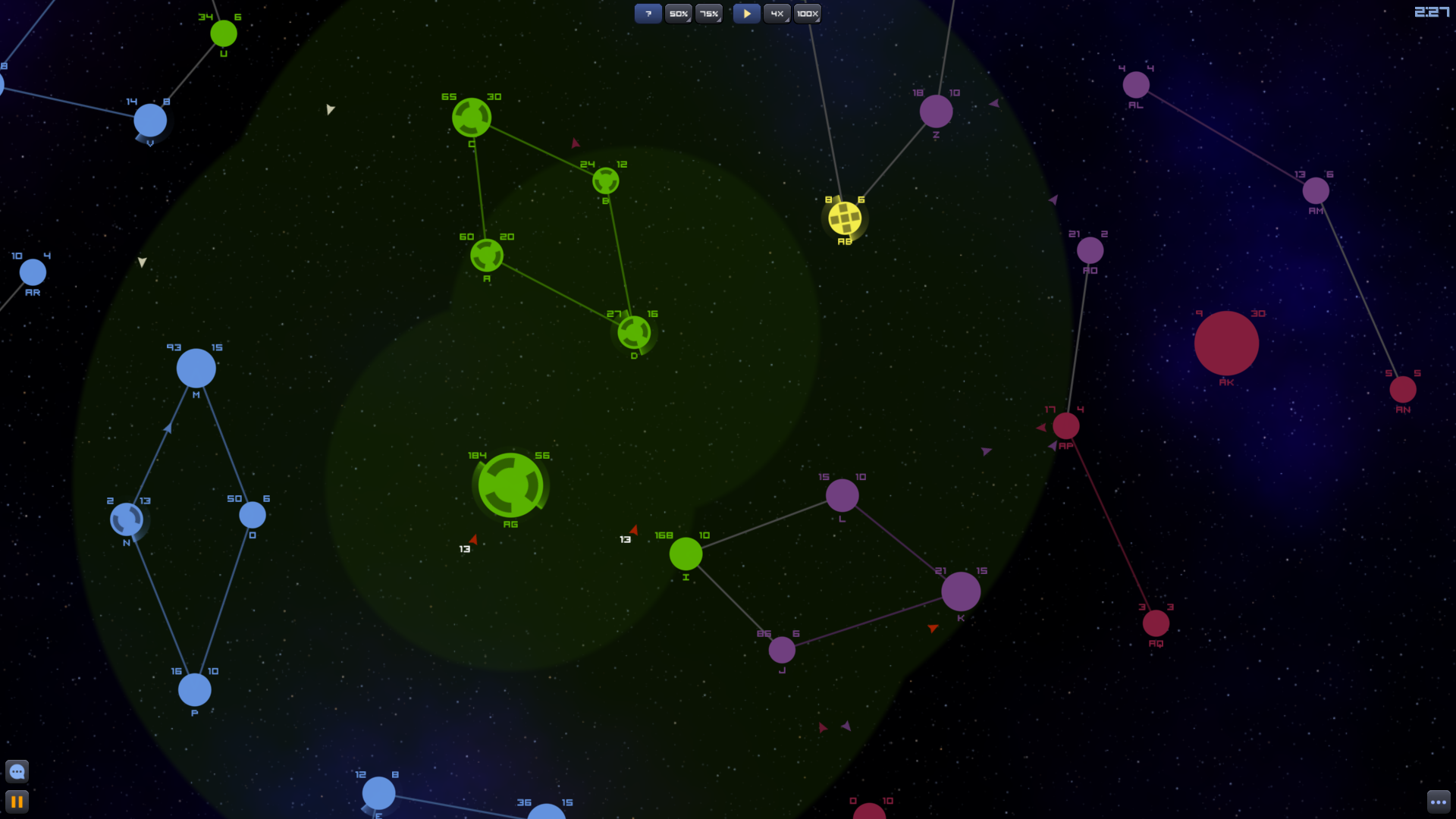1456x819 pixels.
Task: Enable 4X game speed
Action: click(776, 13)
